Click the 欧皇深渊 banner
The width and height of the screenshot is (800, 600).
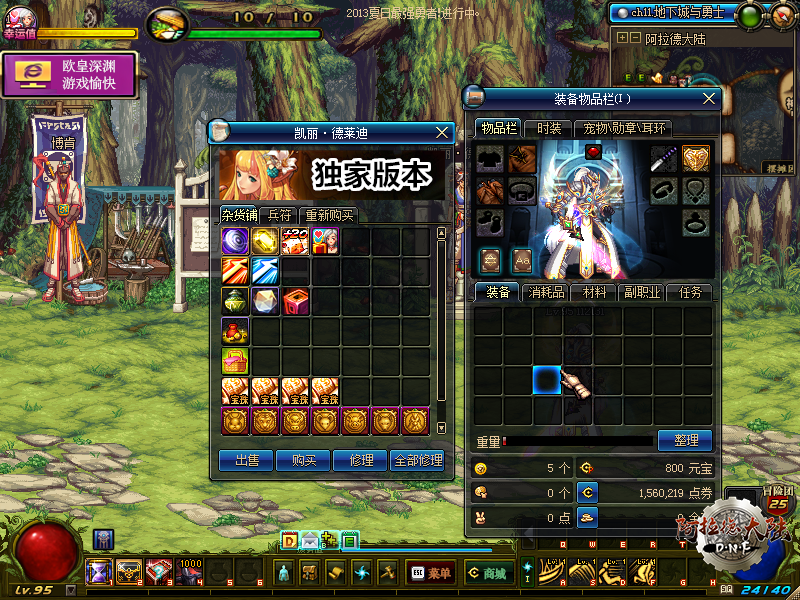[x=68, y=75]
